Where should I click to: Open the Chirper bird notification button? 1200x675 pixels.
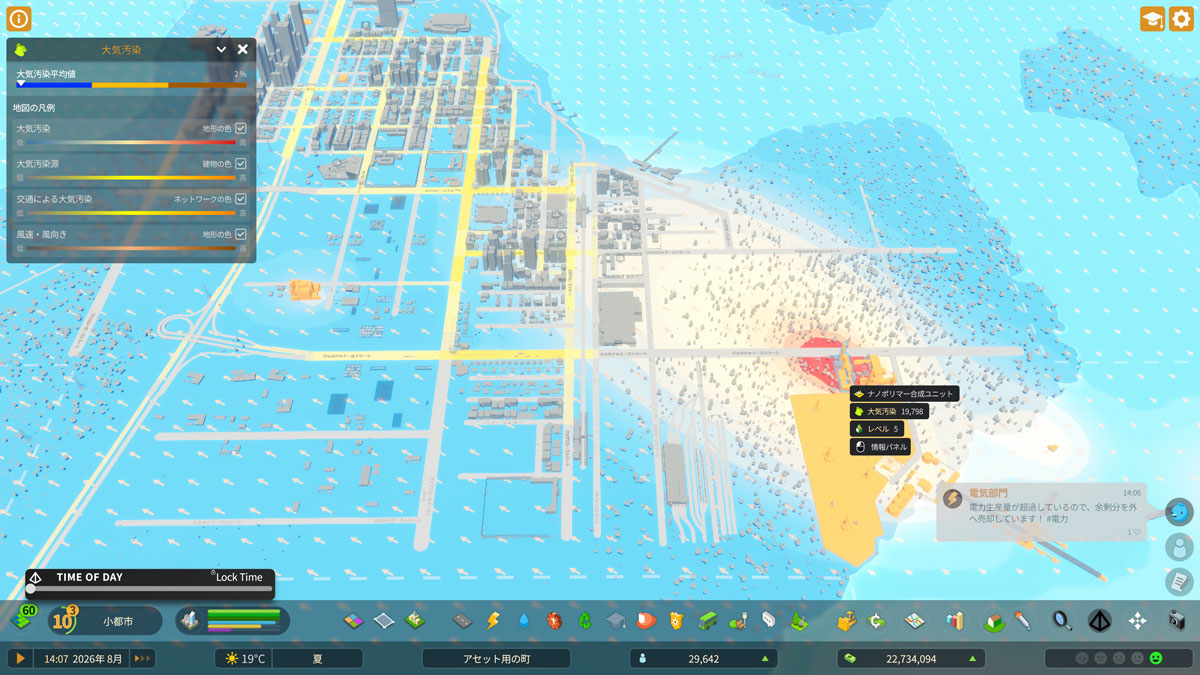pyautogui.click(x=1180, y=511)
